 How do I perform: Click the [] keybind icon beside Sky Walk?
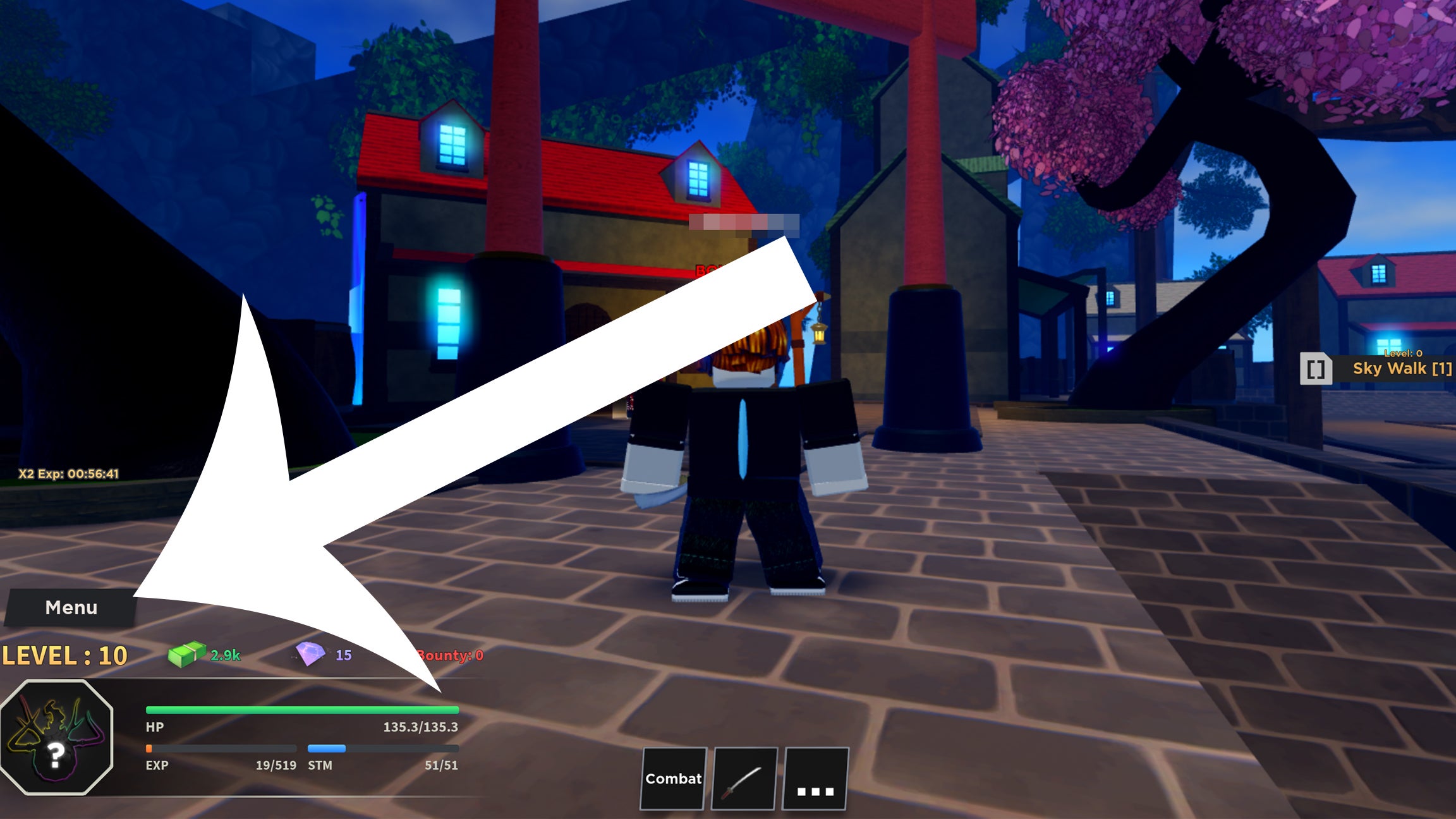(x=1316, y=370)
